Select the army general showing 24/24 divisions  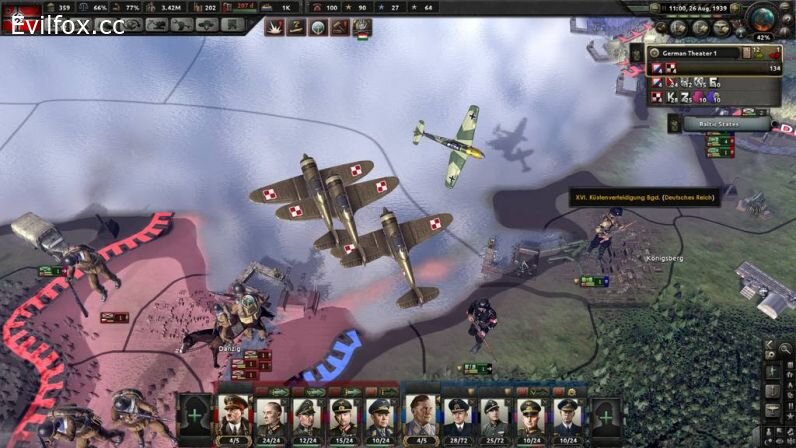[x=271, y=414]
